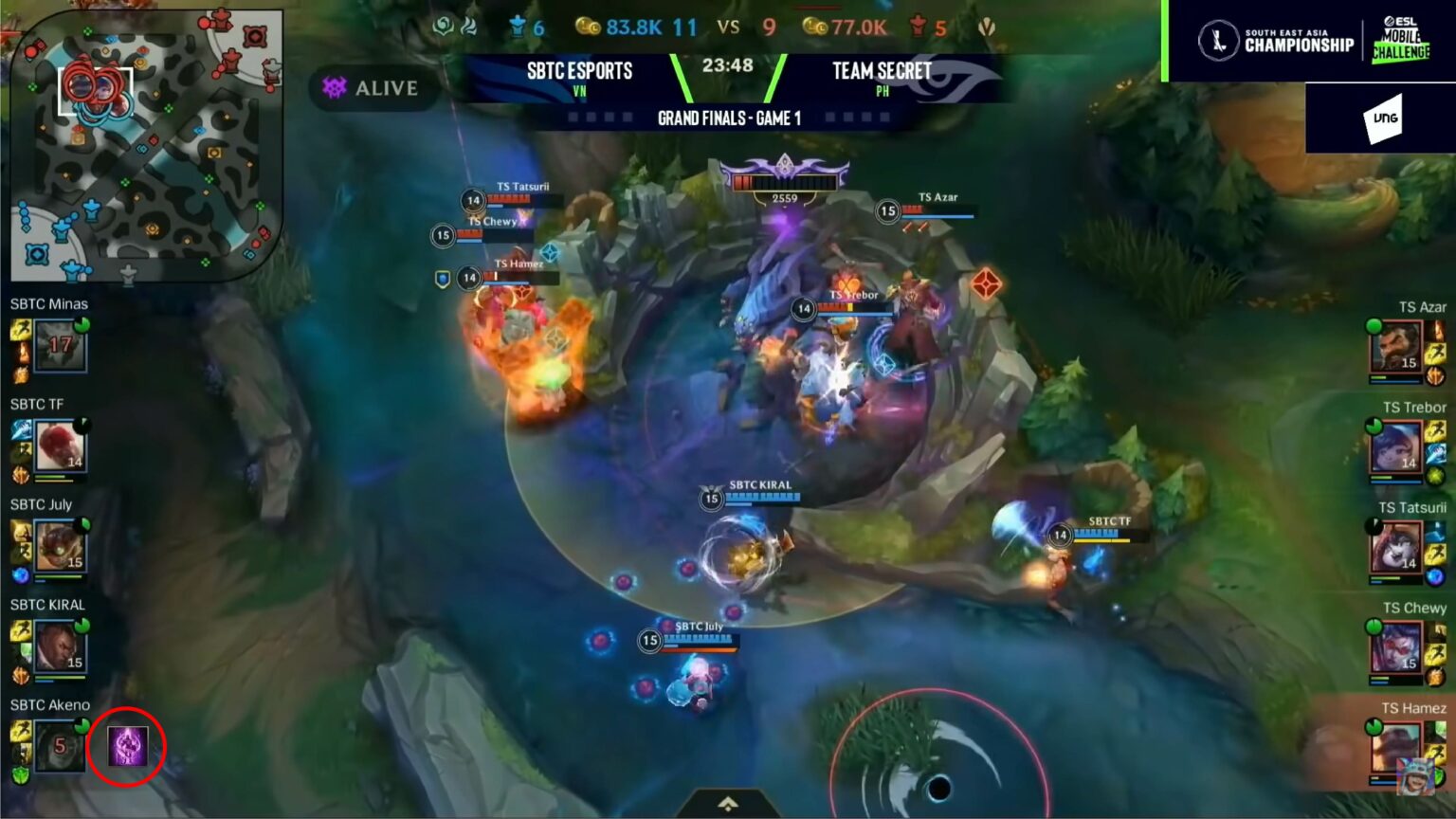Toggle SBTC KIRAL's ultimate-ready indicator
Image resolution: width=1456 pixels, height=819 pixels.
point(82,624)
